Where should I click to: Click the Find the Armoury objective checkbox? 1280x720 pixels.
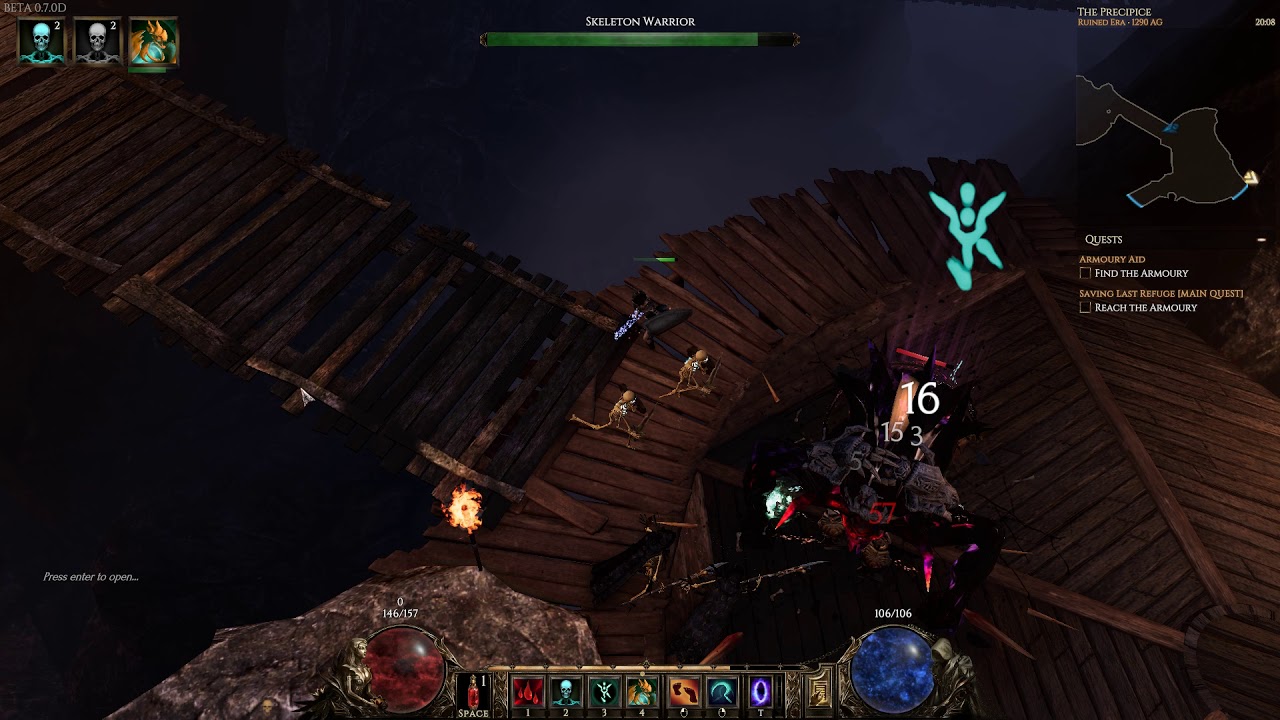coord(1085,273)
